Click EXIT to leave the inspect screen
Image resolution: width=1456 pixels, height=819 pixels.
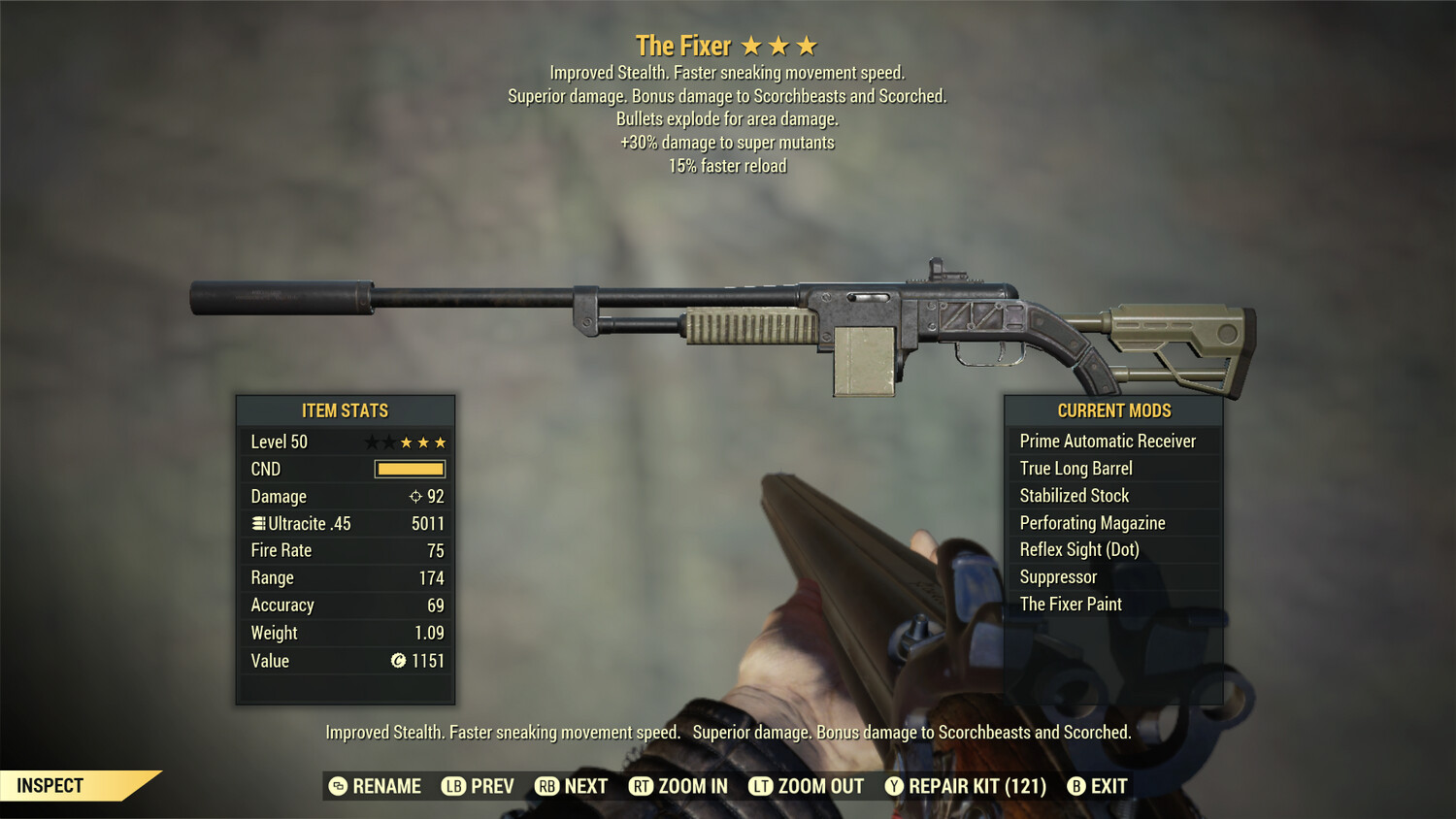[1098, 786]
